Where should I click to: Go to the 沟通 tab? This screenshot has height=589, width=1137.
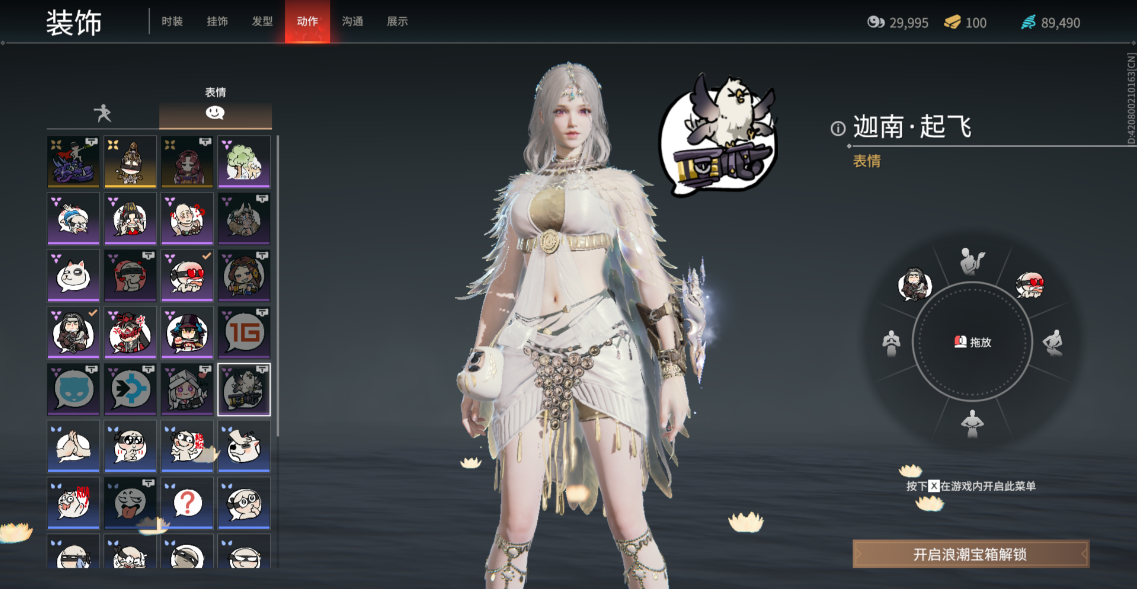coord(352,22)
